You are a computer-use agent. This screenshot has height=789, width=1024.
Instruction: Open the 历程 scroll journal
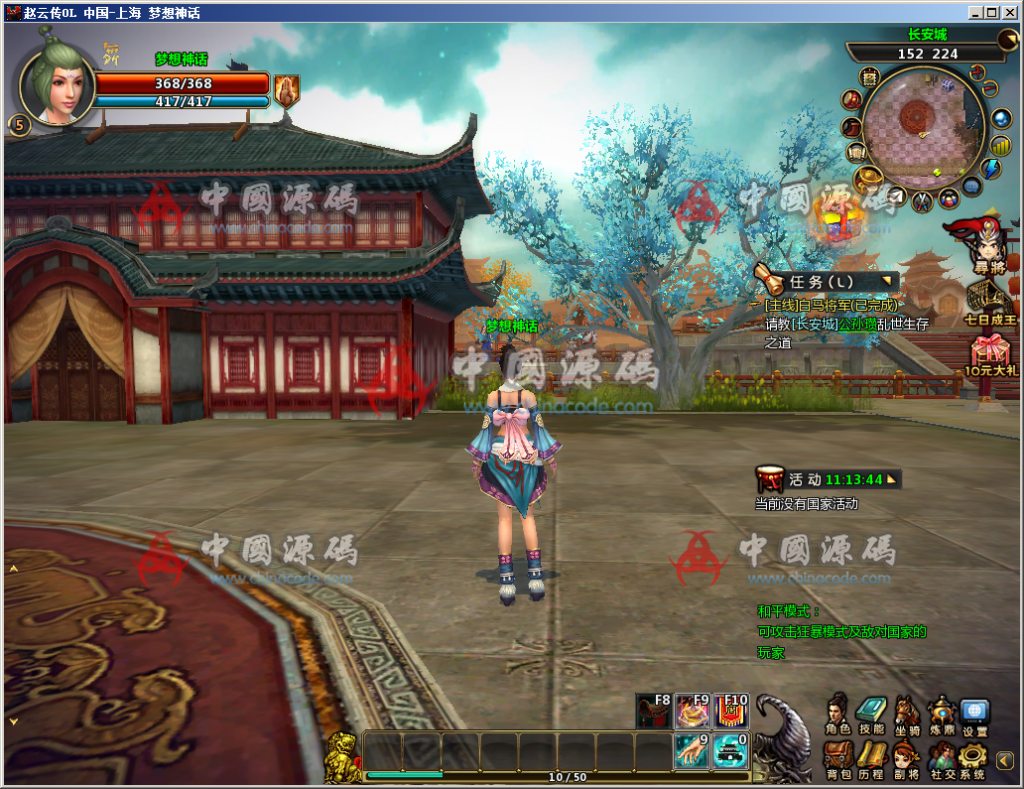[x=871, y=757]
